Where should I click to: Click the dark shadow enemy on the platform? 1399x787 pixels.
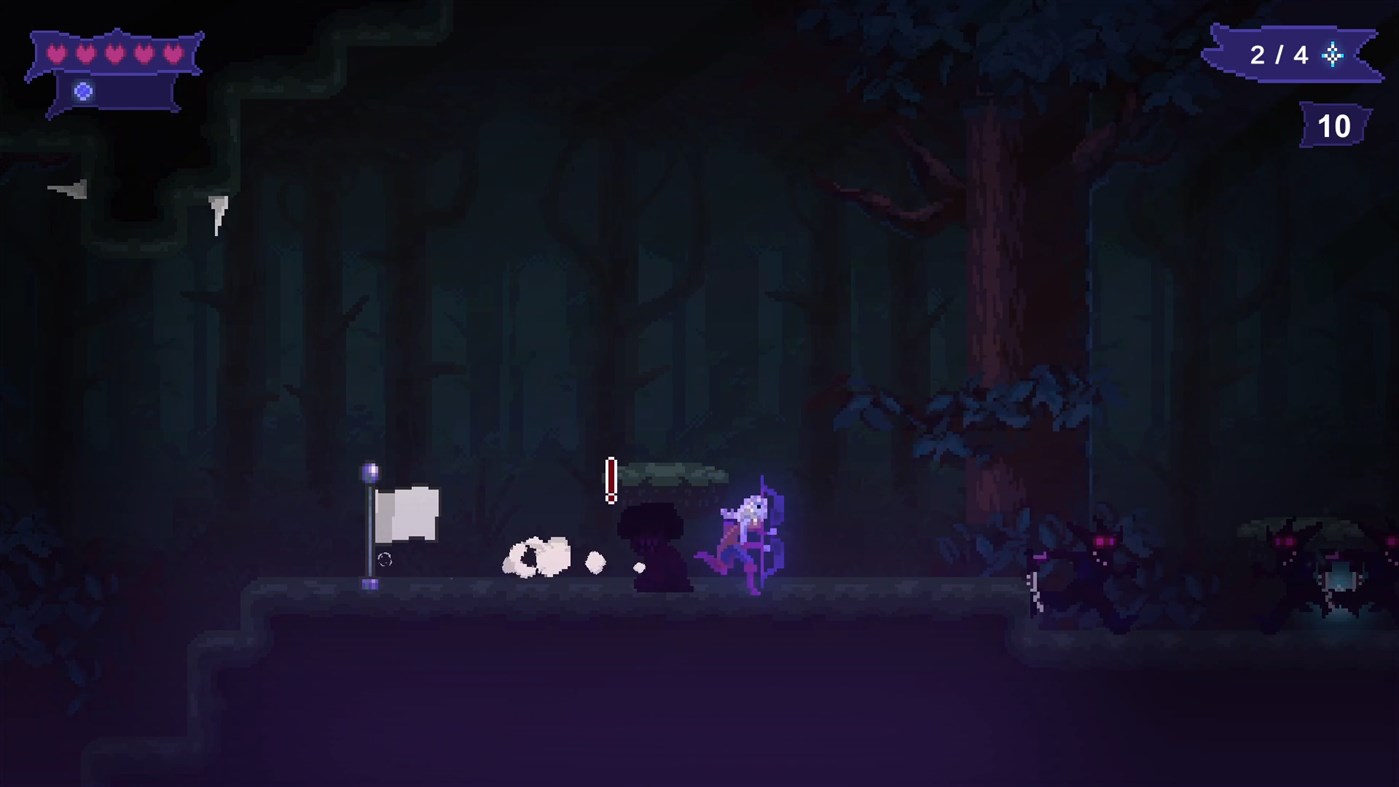coord(655,545)
